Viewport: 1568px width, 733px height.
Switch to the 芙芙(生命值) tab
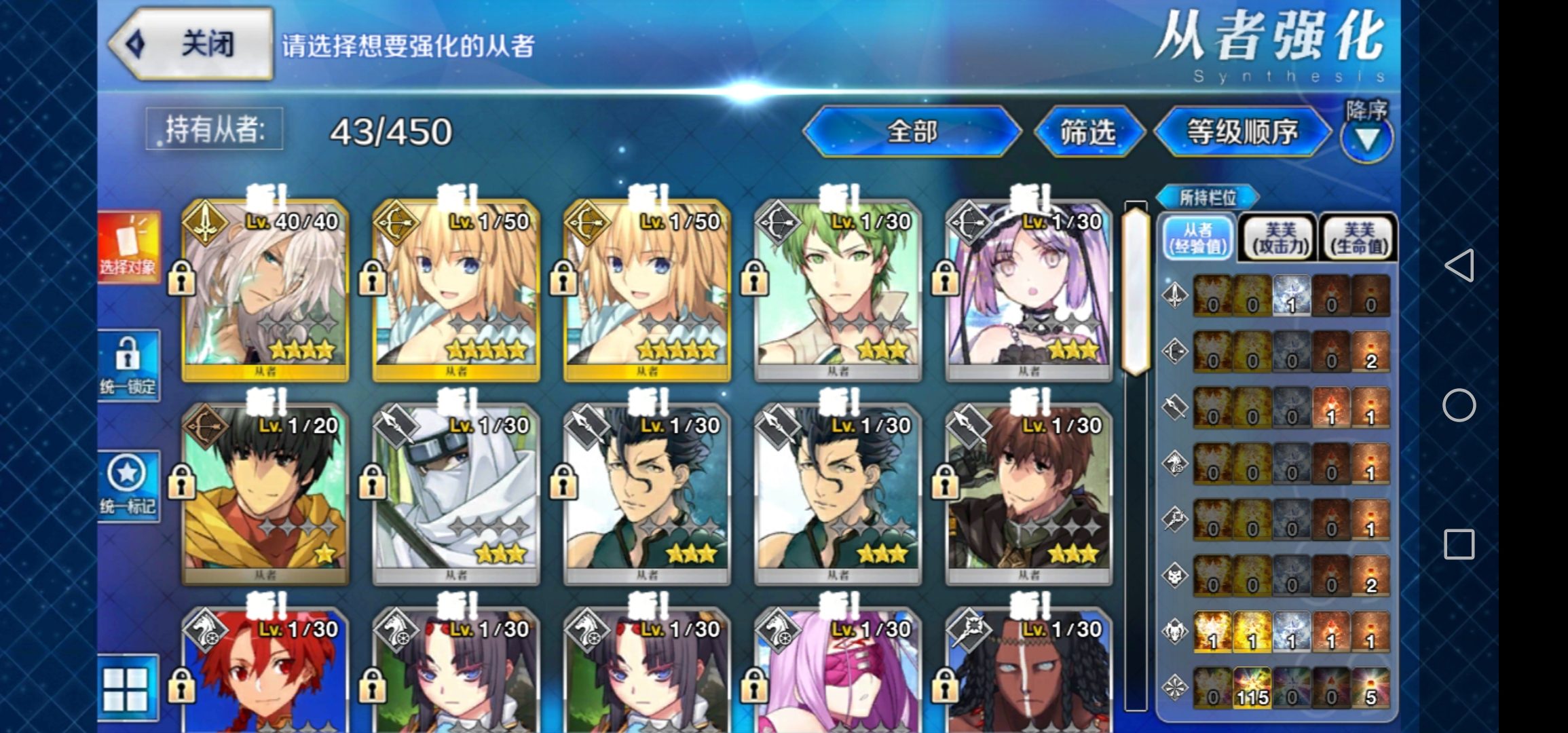tap(1358, 238)
